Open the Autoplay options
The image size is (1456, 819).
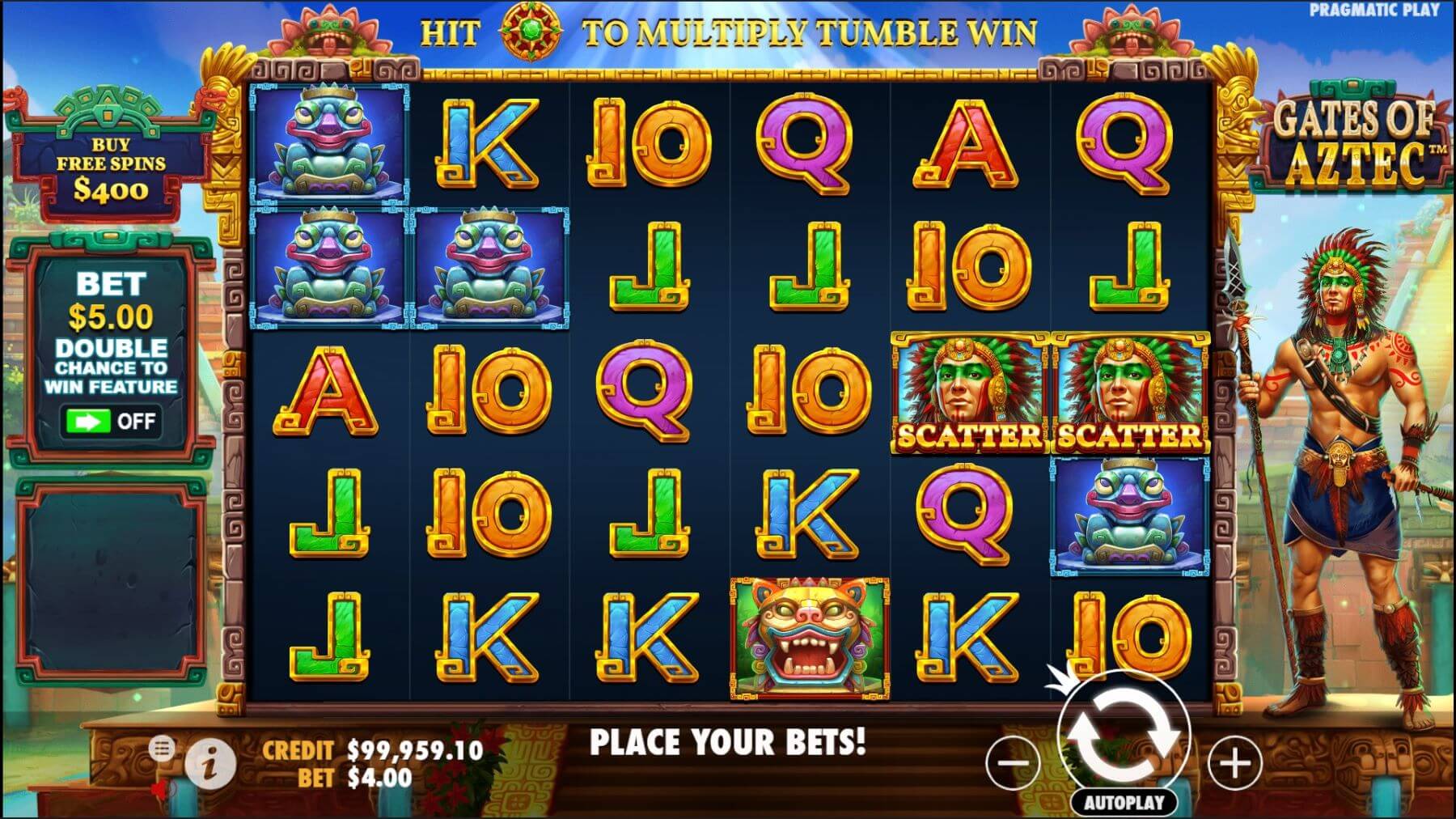(x=1124, y=803)
